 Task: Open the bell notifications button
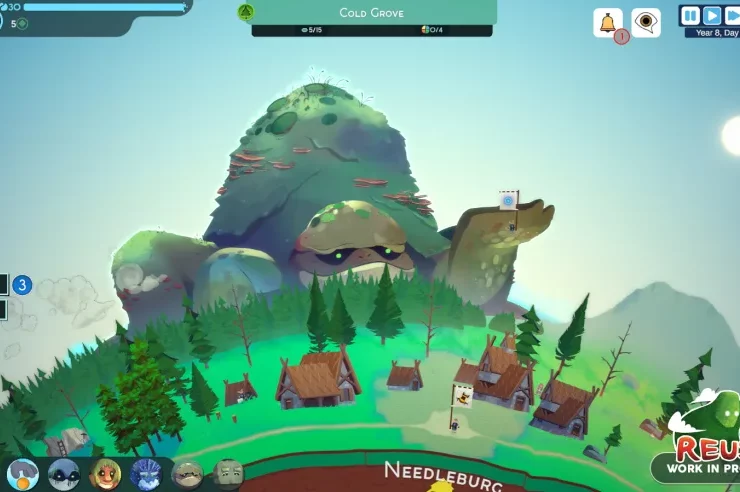606,22
